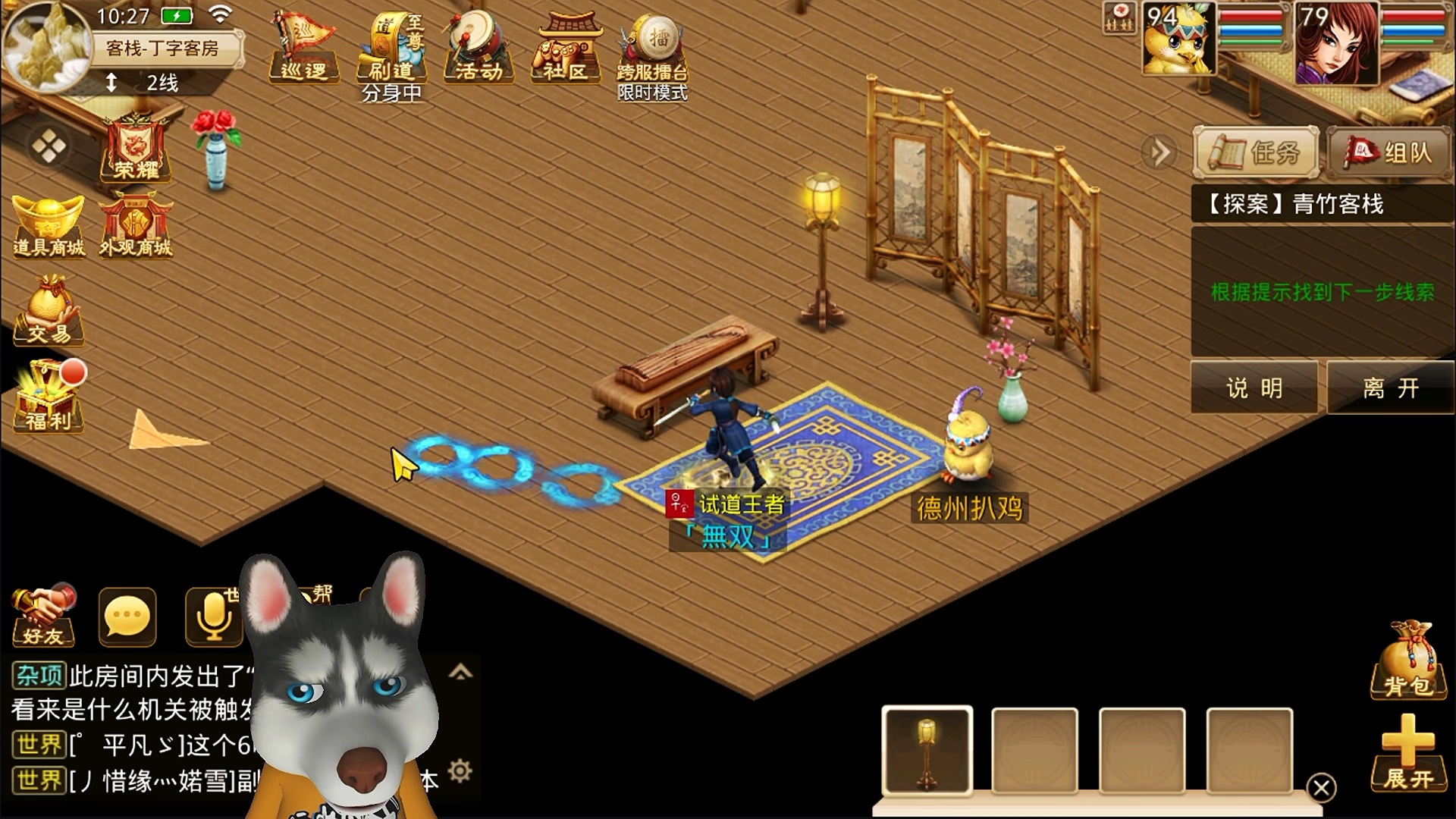This screenshot has height=819, width=1456.
Task: Open the chat bubble button
Action: 127,617
